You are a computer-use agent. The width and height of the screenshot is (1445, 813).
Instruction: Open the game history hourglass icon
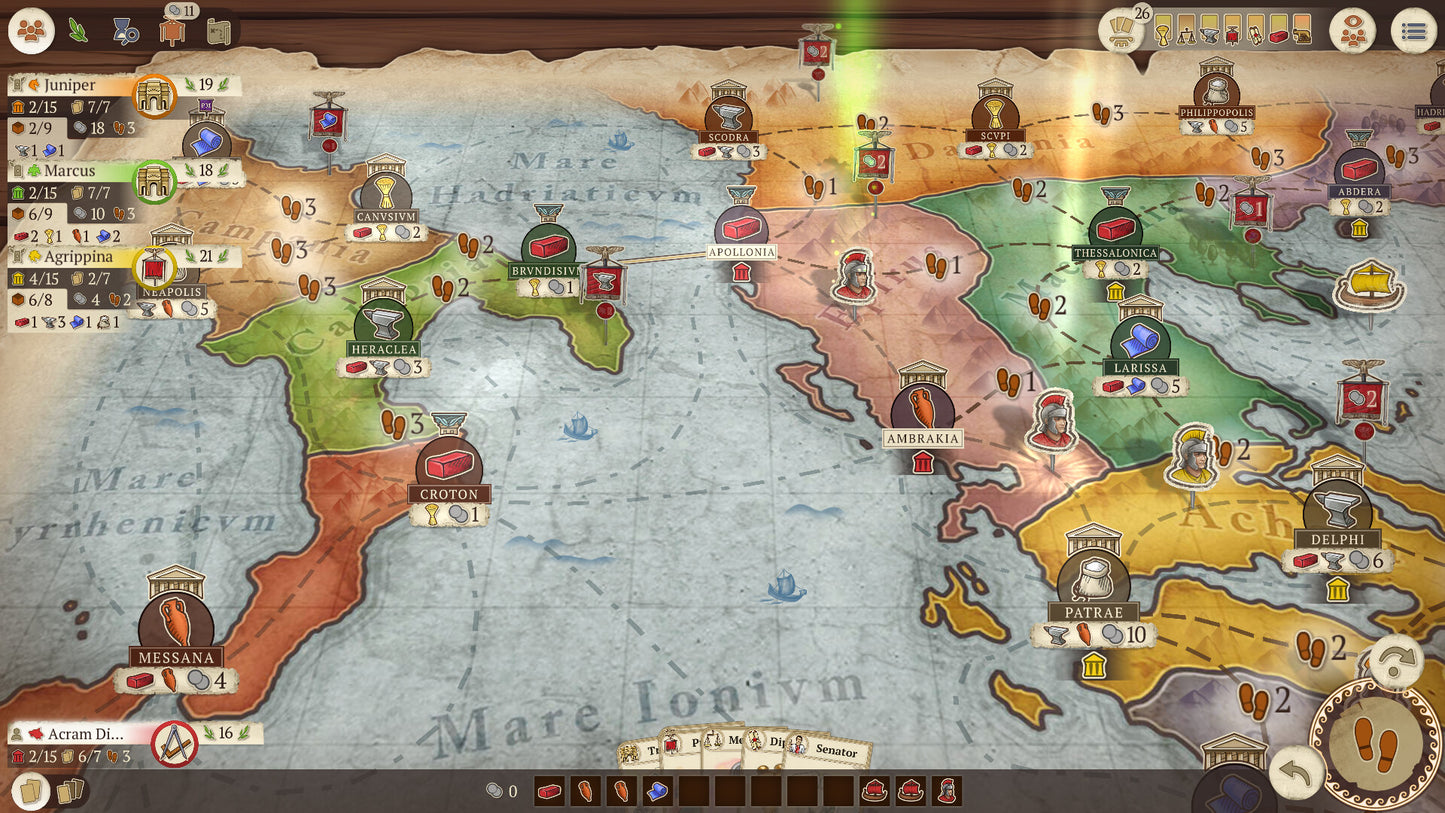click(x=126, y=30)
